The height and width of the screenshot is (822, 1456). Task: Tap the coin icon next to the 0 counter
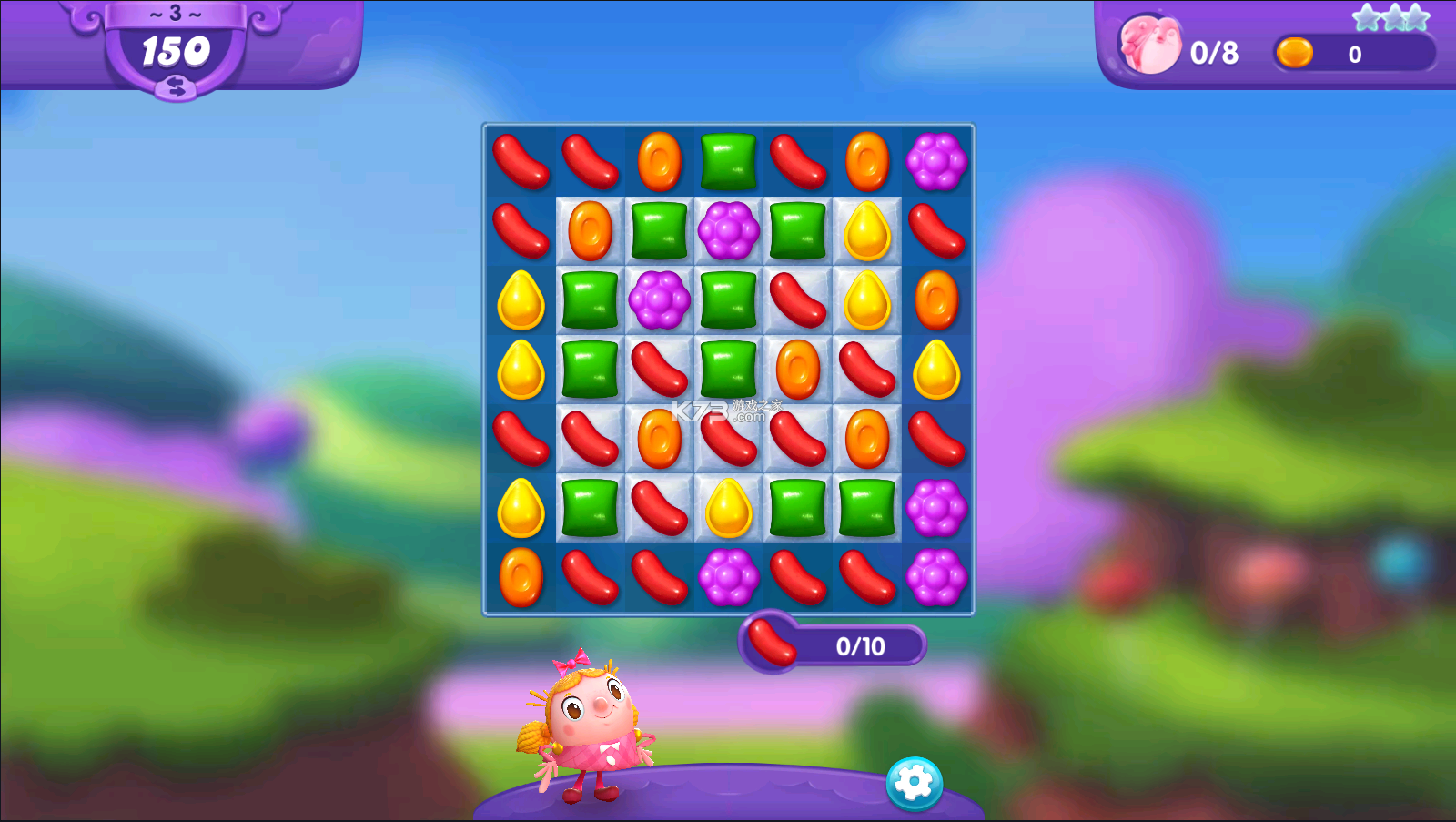tap(1296, 54)
